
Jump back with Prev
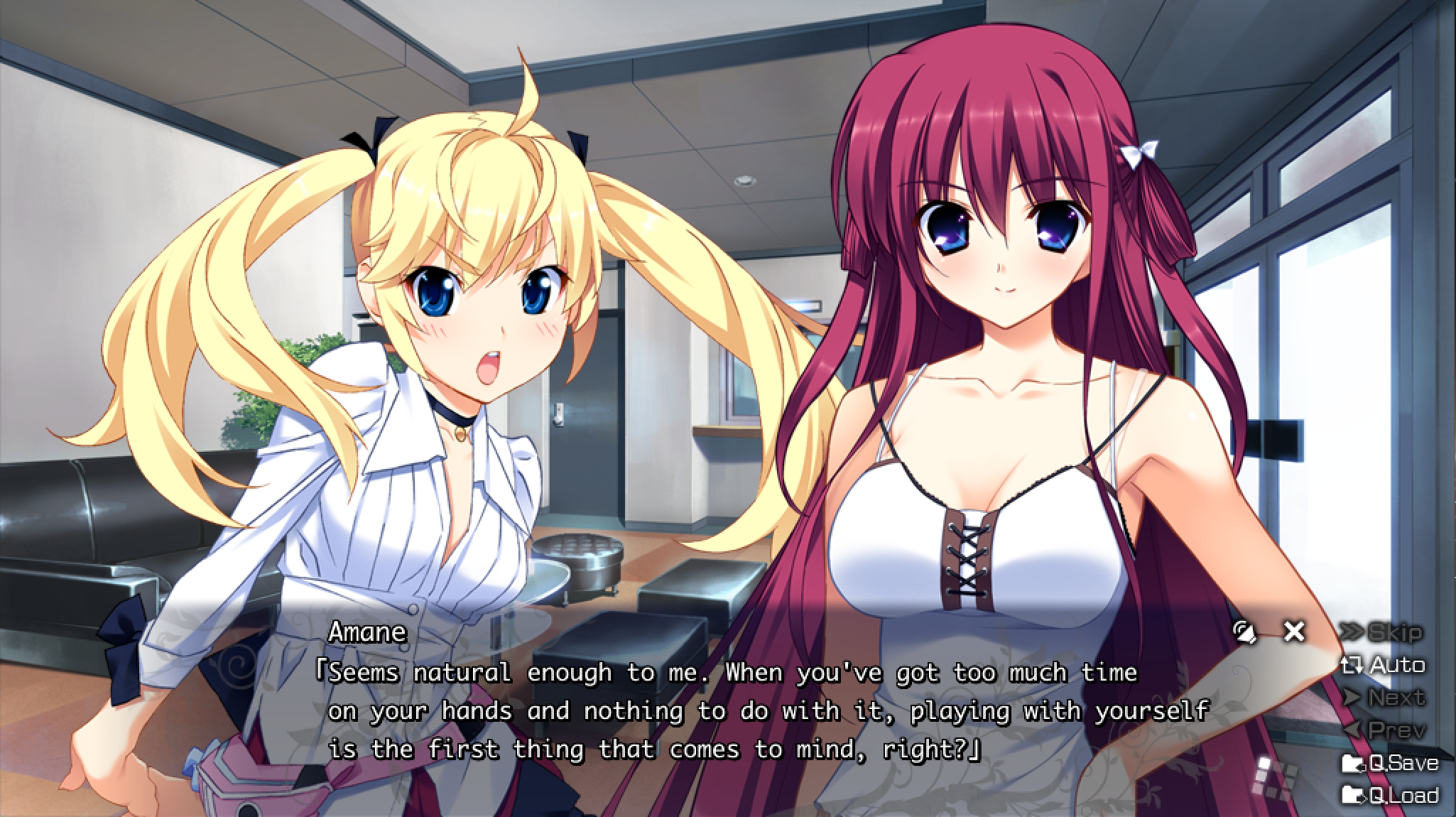tap(1382, 730)
